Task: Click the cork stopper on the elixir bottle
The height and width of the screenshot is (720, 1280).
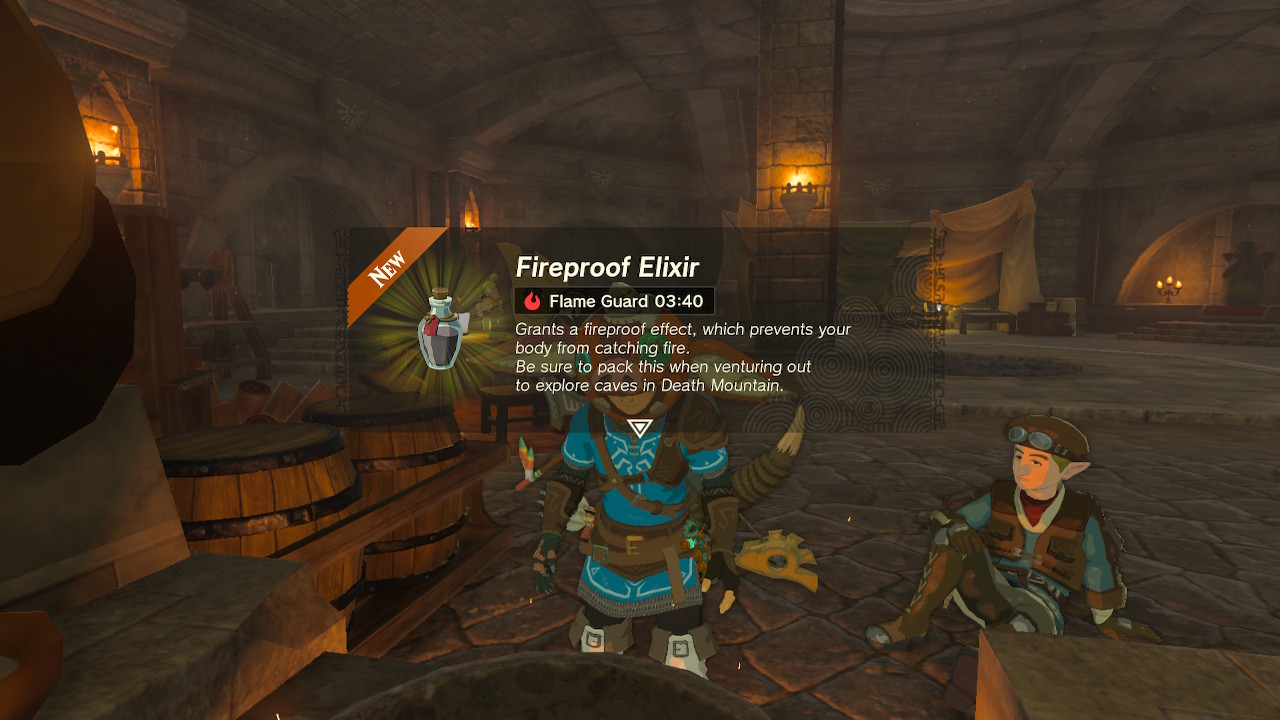Action: pyautogui.click(x=440, y=291)
